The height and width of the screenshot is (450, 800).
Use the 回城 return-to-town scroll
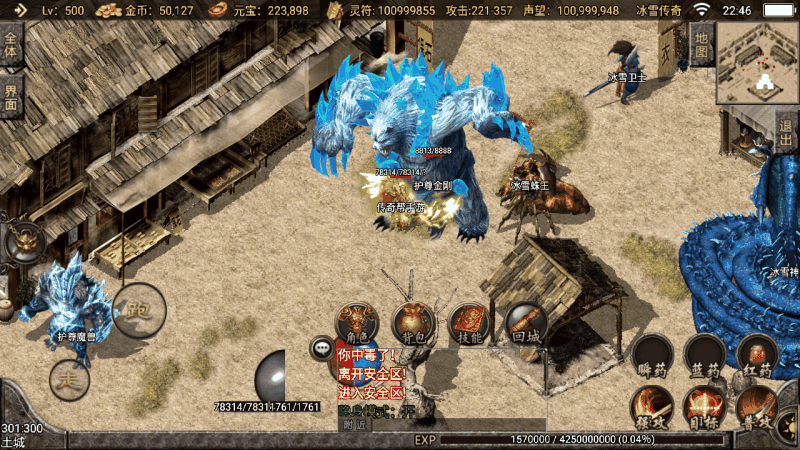tap(524, 322)
